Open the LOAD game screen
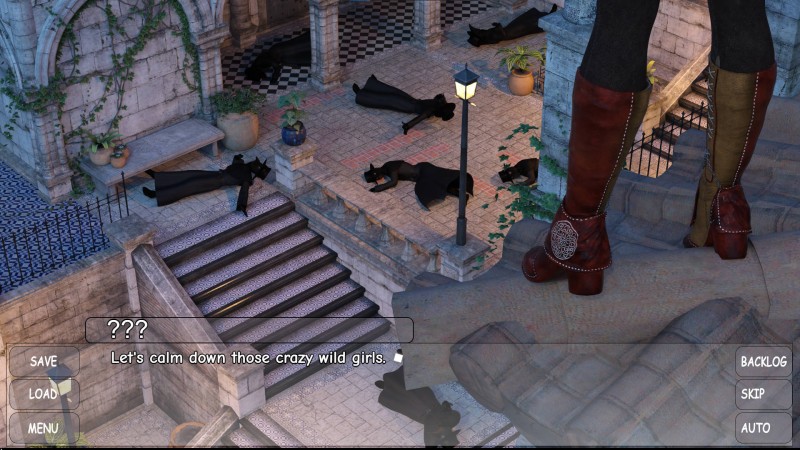Screen dimensions: 800x450 44,394
